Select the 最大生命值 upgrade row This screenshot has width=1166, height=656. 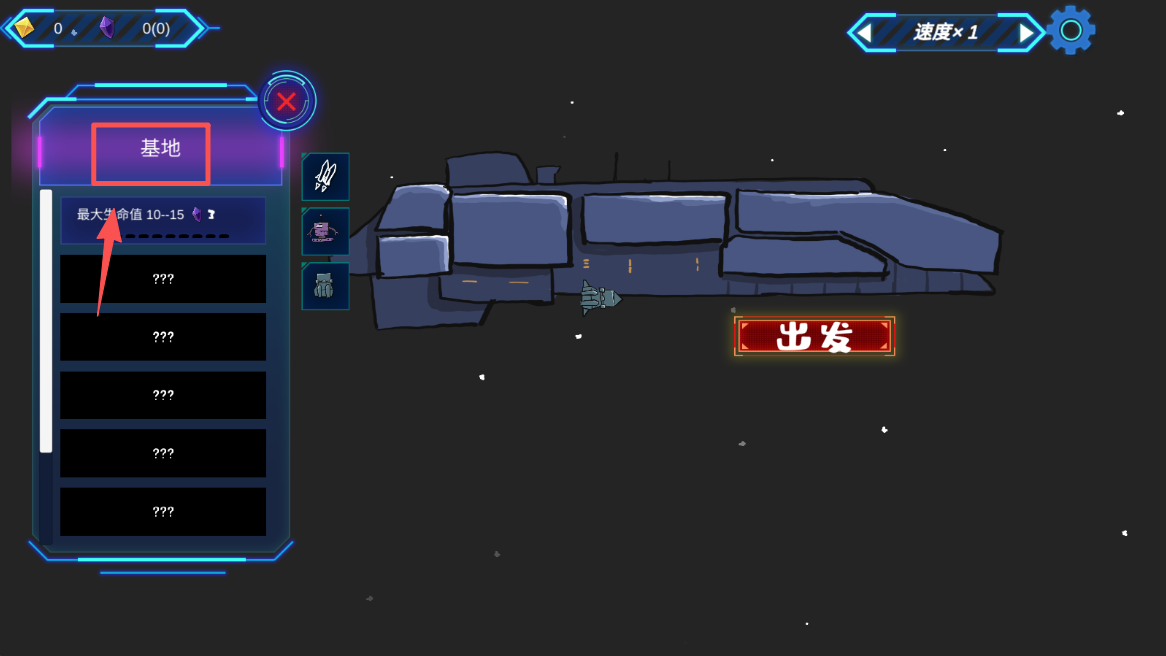[163, 220]
